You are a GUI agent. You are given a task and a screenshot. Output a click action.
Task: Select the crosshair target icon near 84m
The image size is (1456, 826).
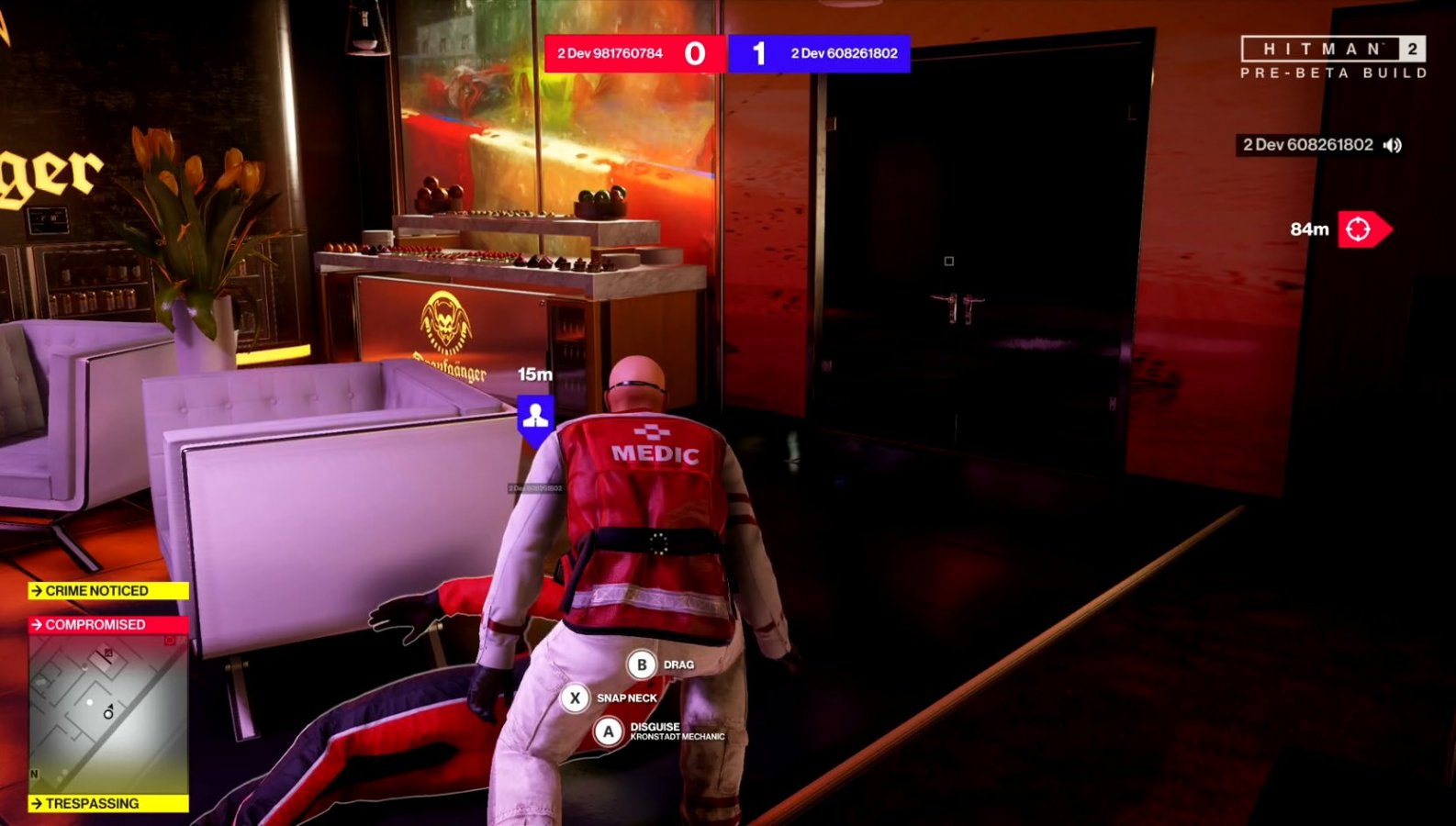1358,230
